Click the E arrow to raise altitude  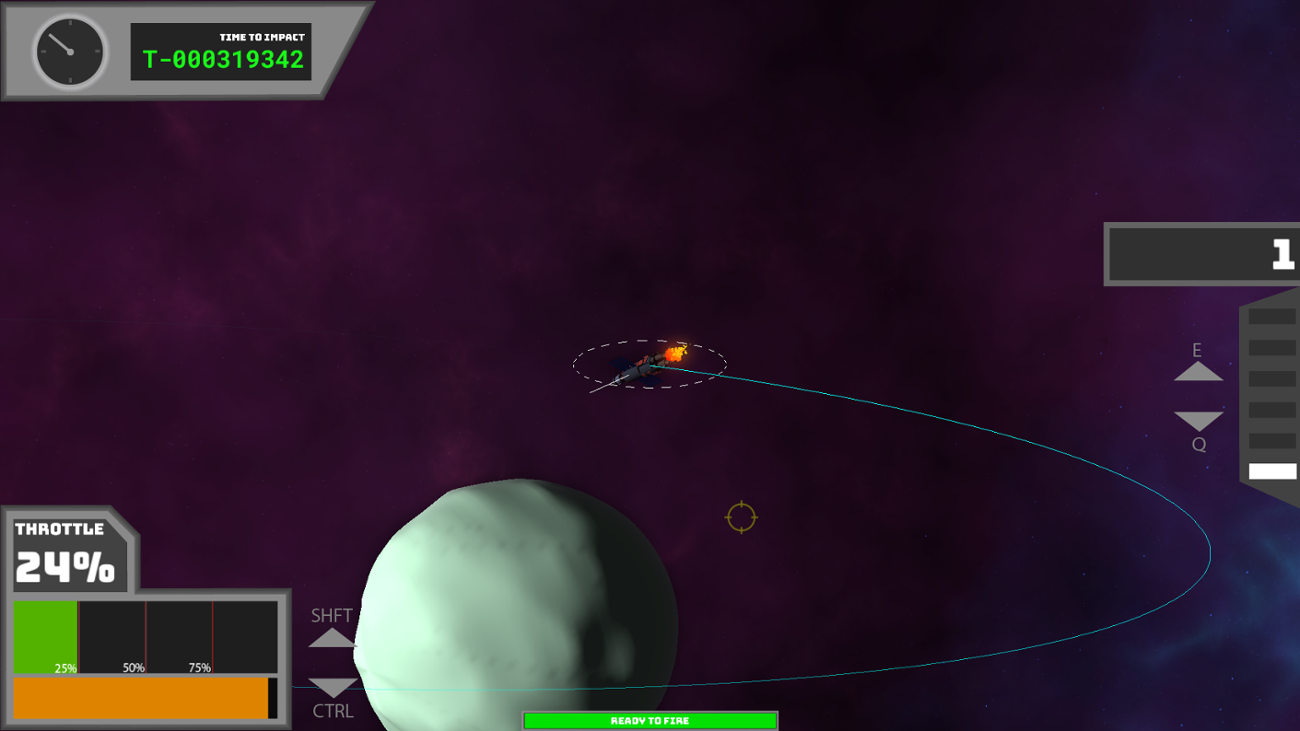1197,372
